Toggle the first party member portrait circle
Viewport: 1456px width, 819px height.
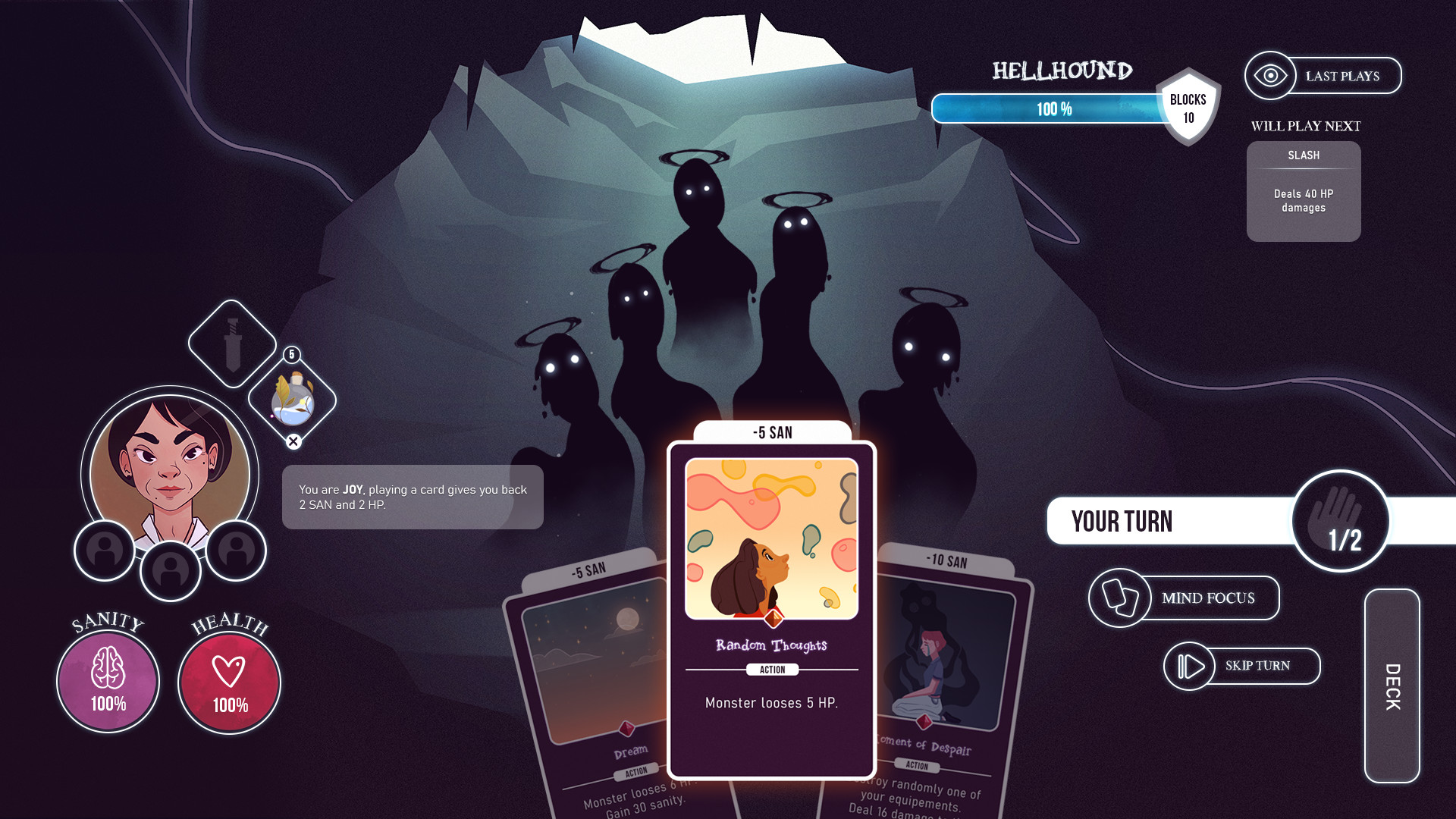[x=104, y=551]
